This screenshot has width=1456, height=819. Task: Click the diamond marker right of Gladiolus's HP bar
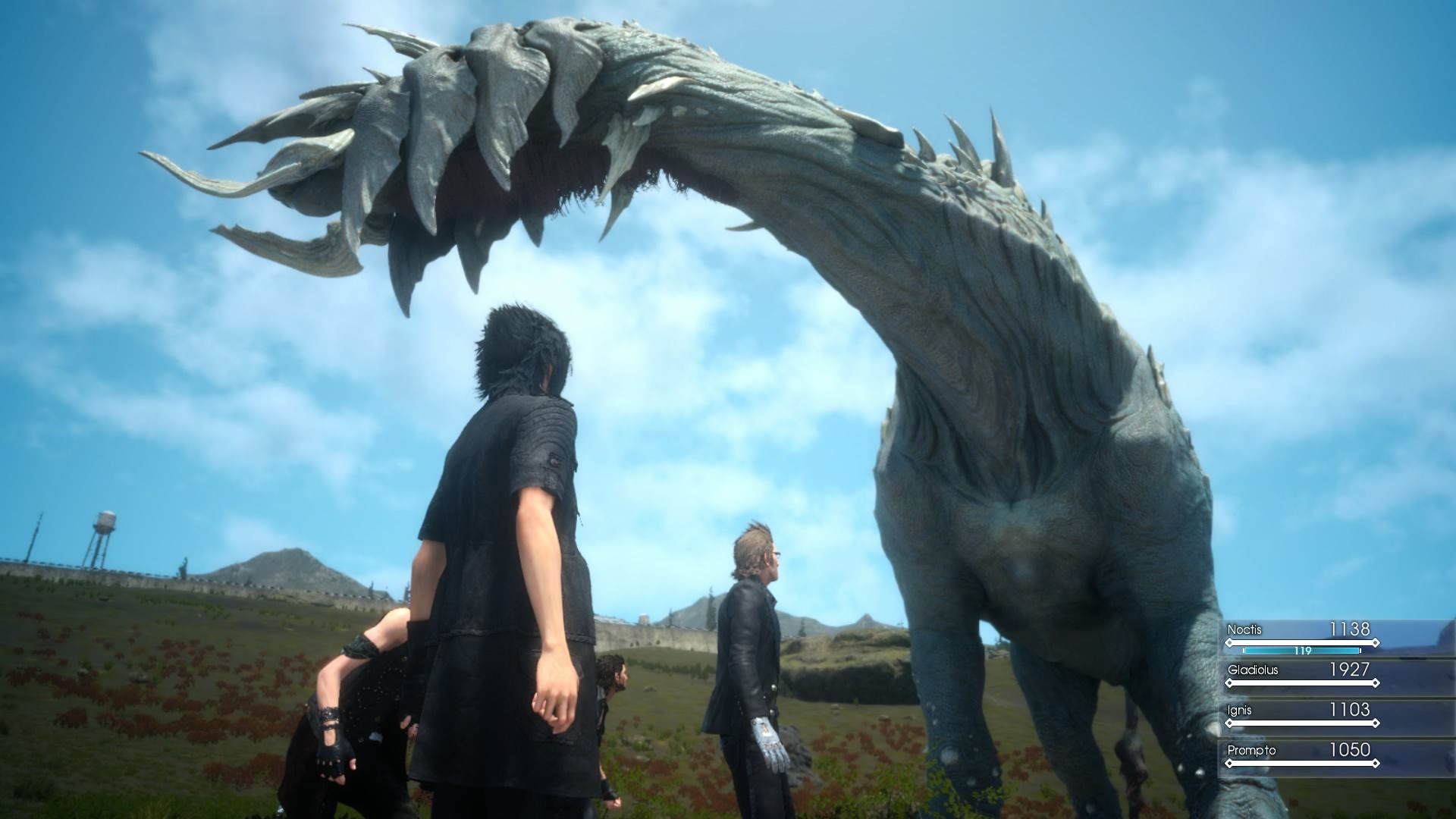(1376, 683)
